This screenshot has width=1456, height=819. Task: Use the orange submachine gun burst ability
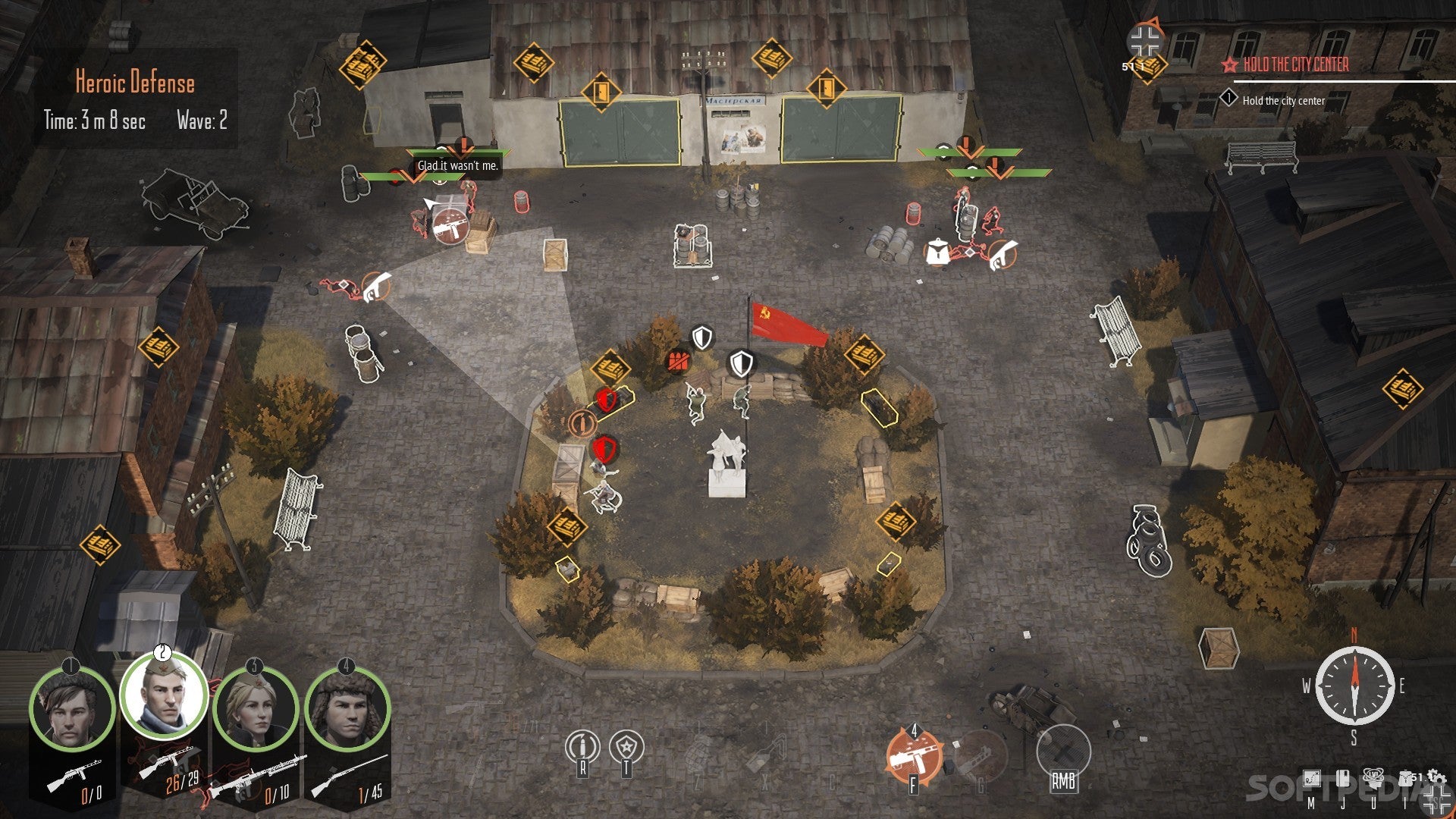914,755
